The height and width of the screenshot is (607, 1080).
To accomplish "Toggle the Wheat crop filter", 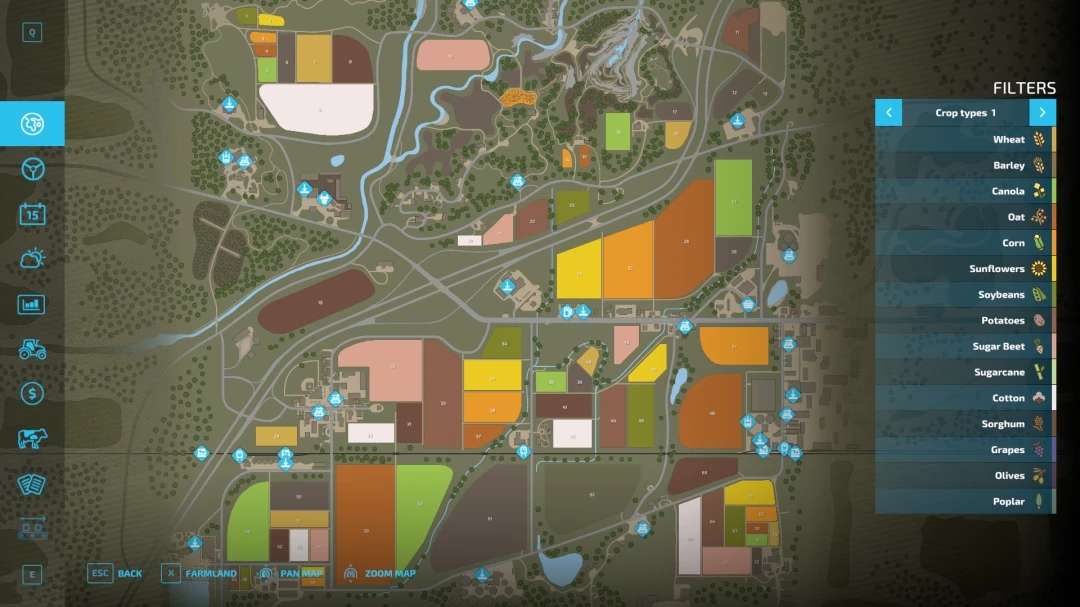I will (x=965, y=140).
